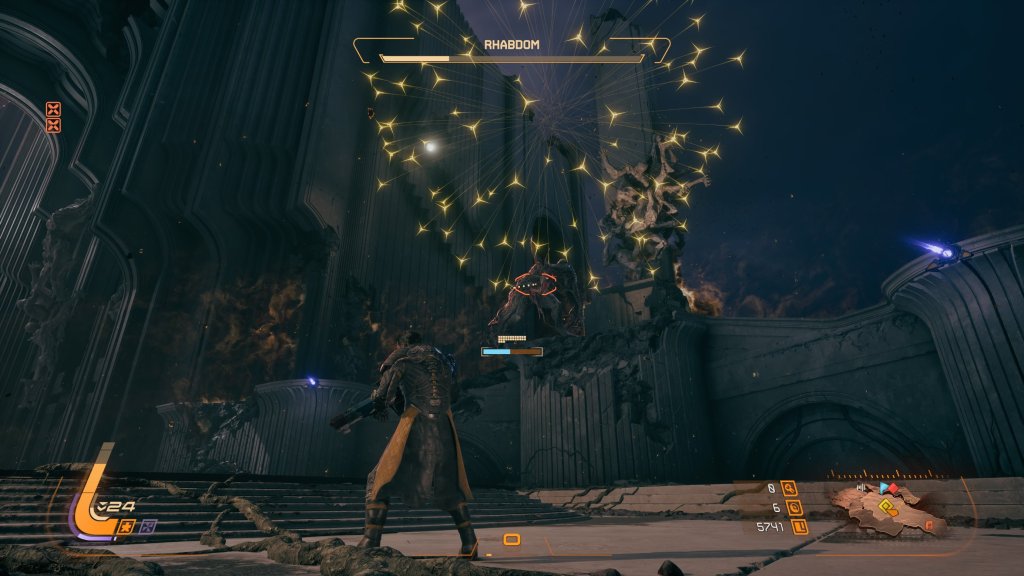Click the currency icon beside 5741

click(x=798, y=526)
